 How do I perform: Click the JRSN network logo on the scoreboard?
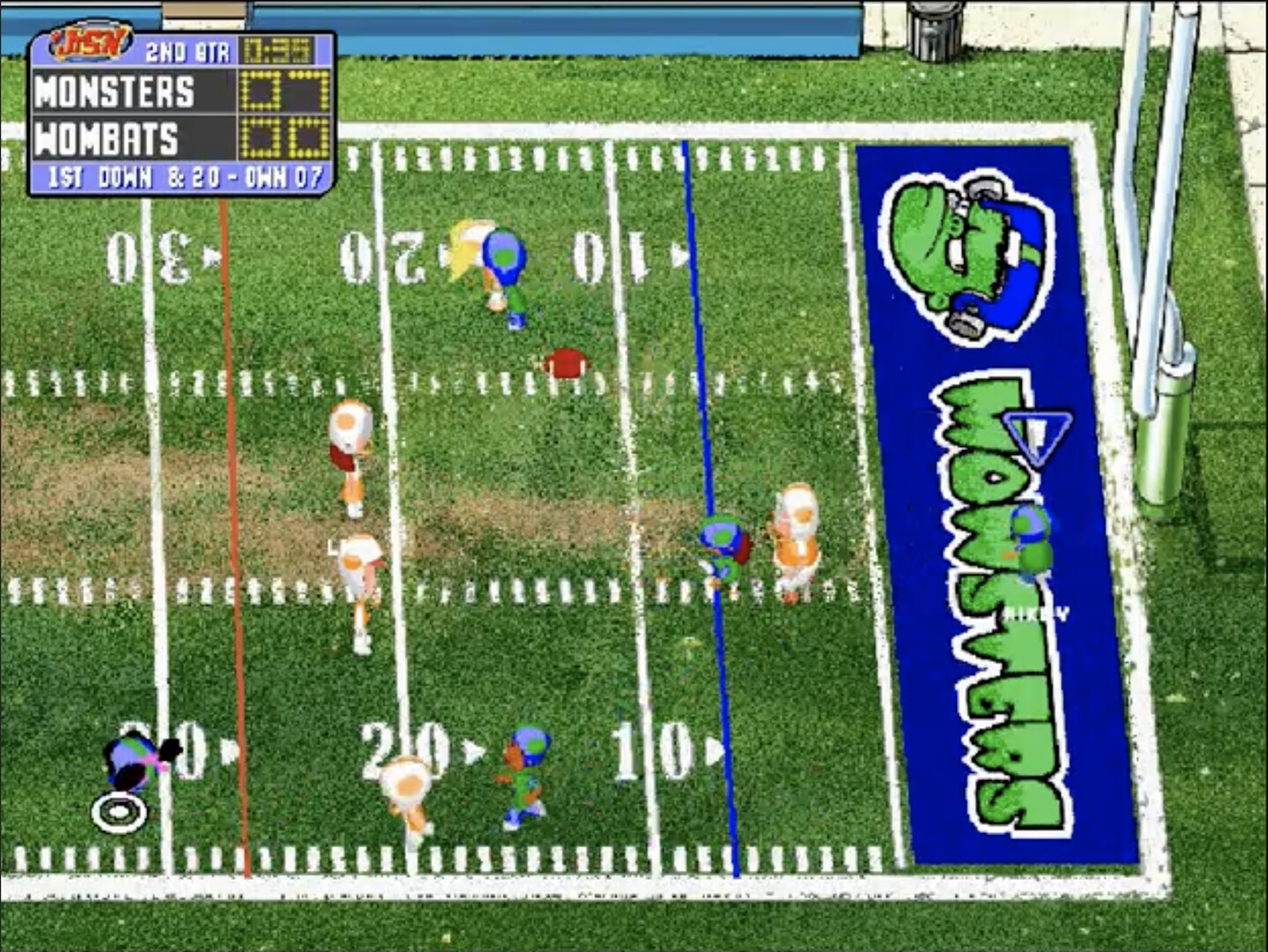click(86, 42)
